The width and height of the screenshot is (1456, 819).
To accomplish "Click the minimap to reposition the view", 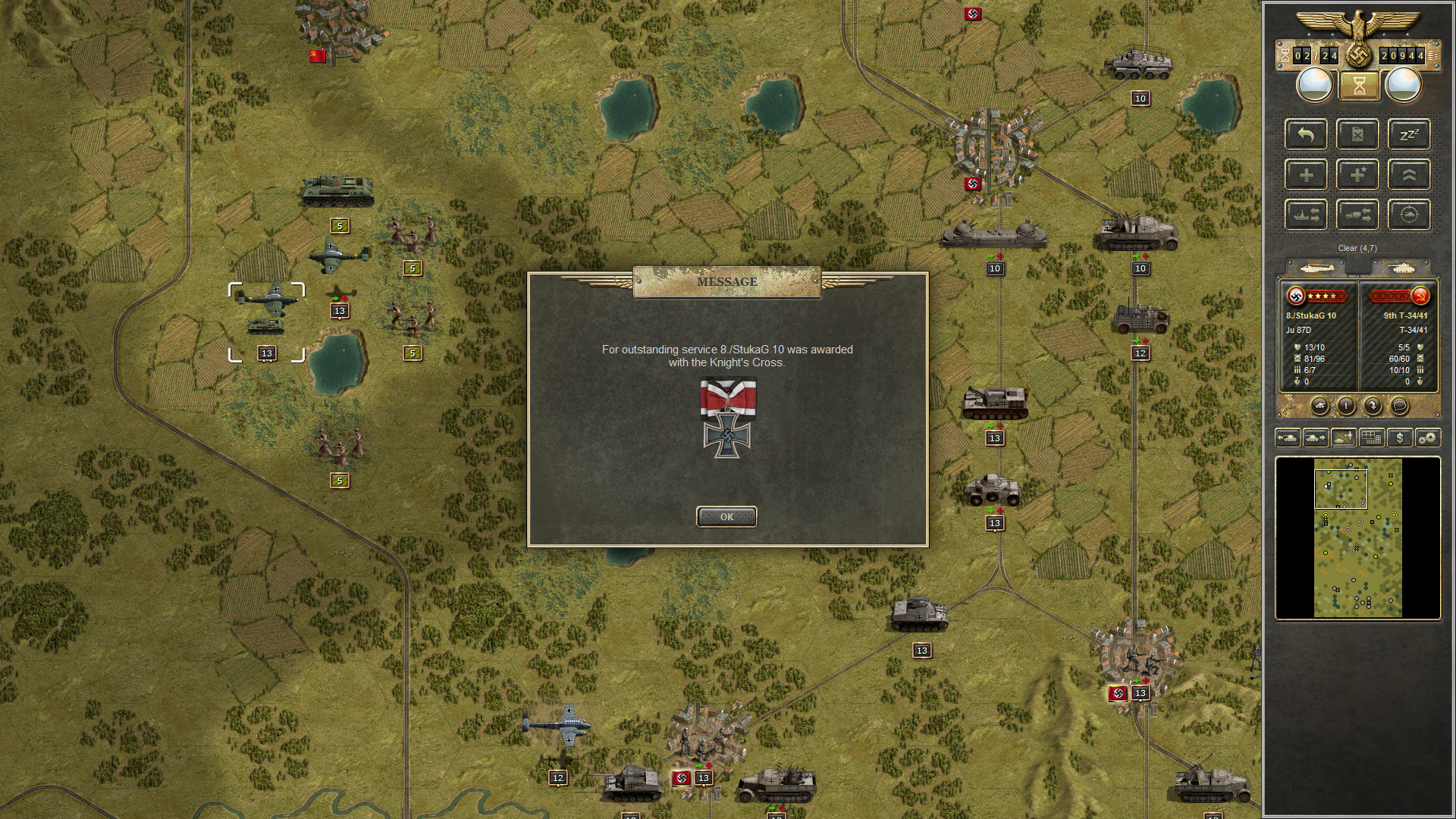I will [1357, 538].
